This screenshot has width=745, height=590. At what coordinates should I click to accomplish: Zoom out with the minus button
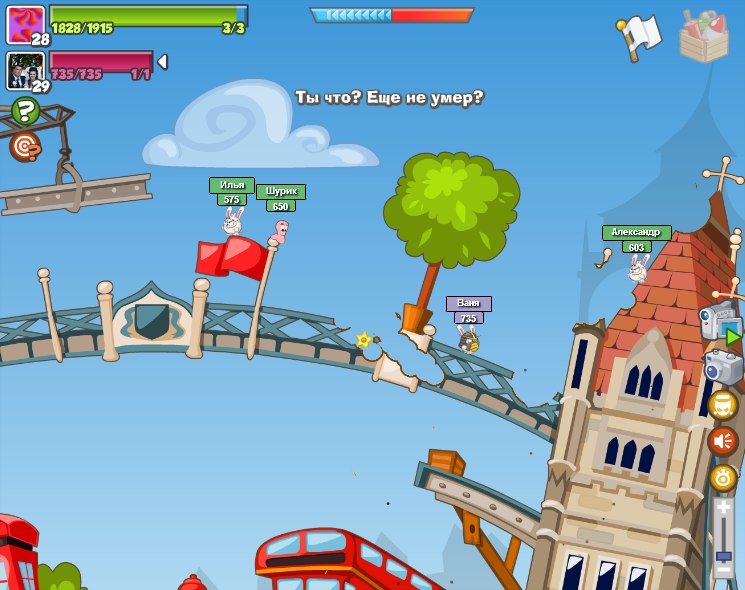coord(723,571)
